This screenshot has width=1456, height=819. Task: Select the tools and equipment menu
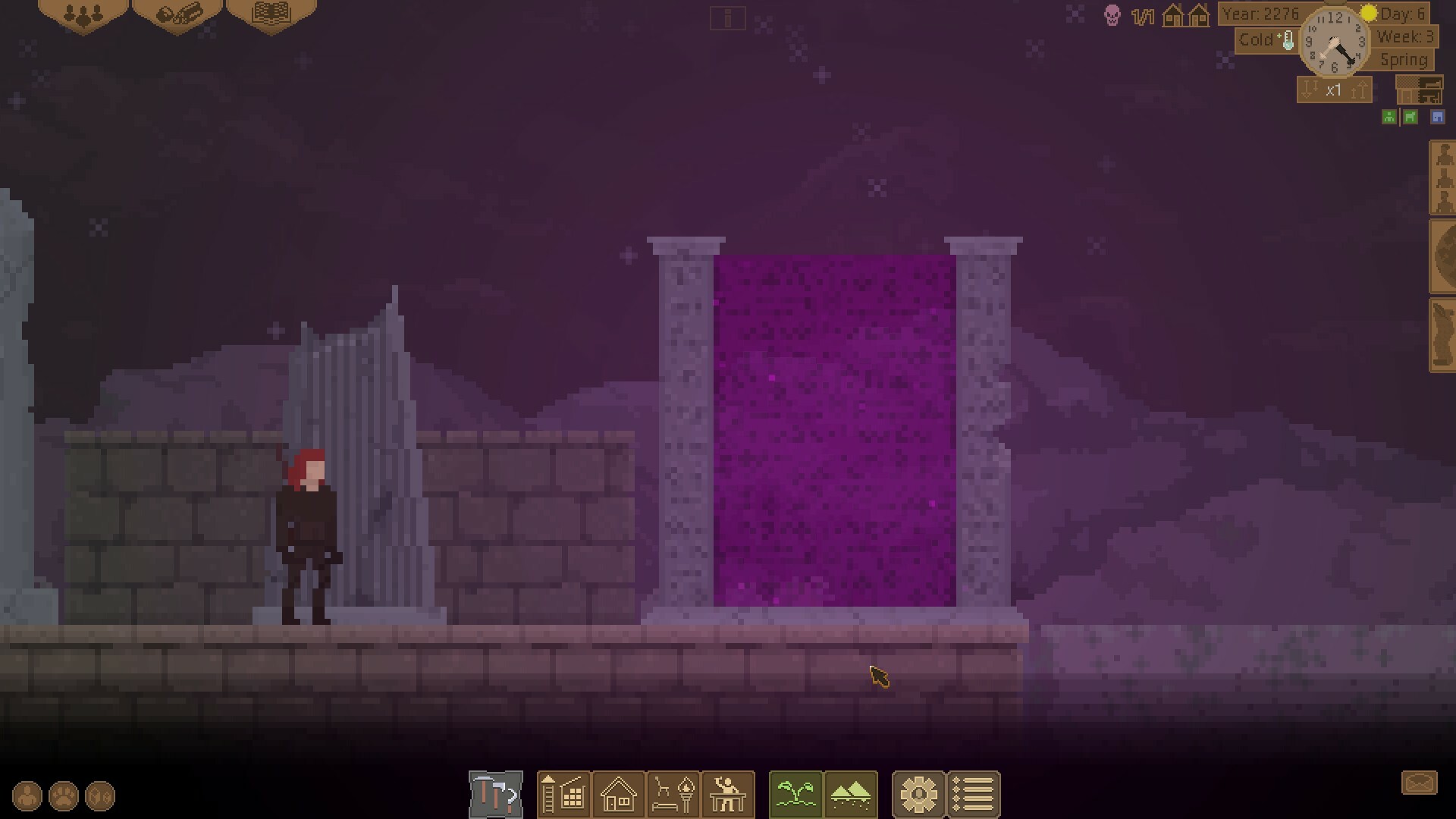pos(494,795)
